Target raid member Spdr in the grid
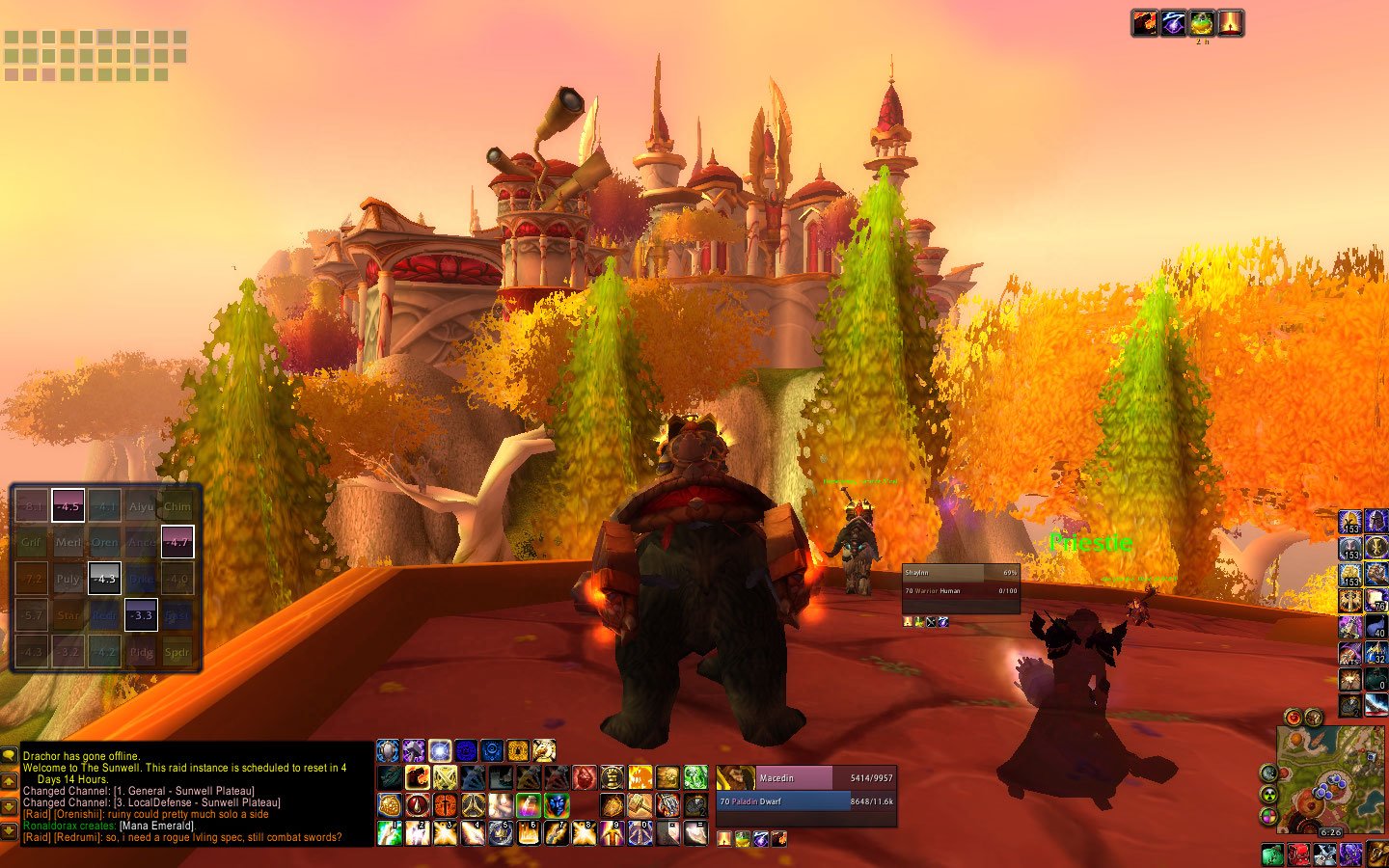This screenshot has height=868, width=1389. click(177, 652)
